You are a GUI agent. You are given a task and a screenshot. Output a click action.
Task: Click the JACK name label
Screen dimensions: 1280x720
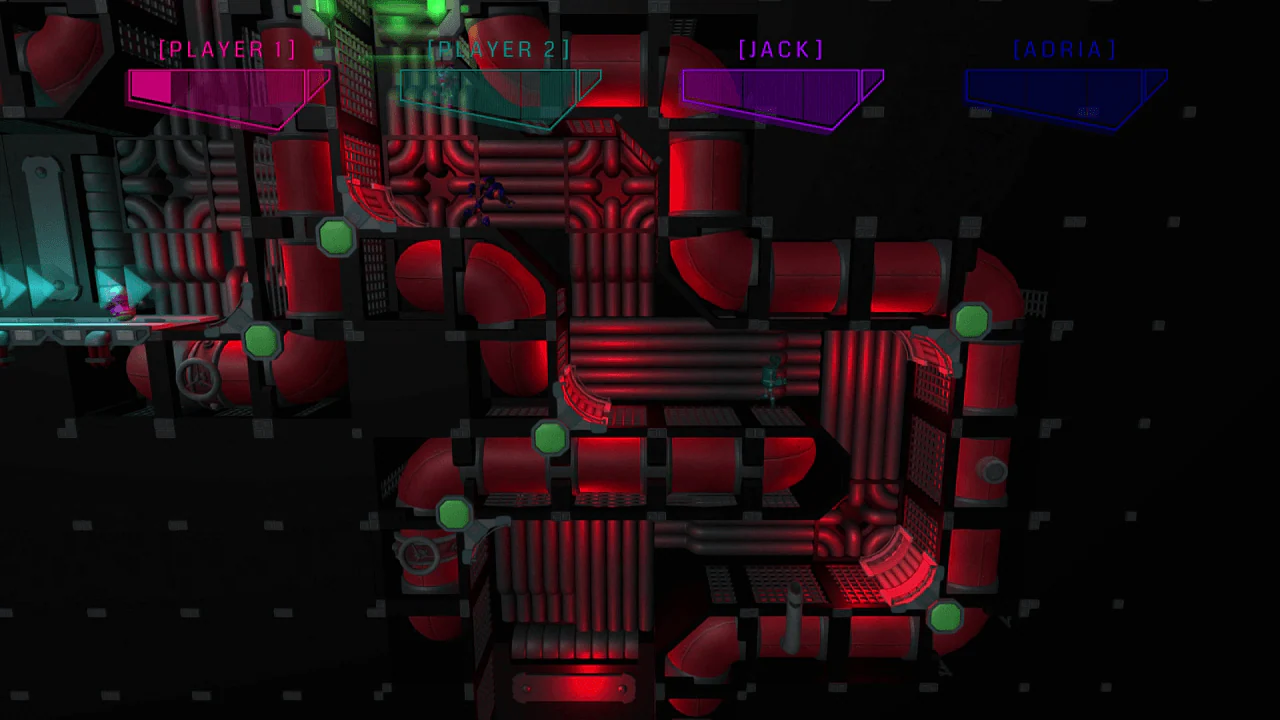point(782,48)
